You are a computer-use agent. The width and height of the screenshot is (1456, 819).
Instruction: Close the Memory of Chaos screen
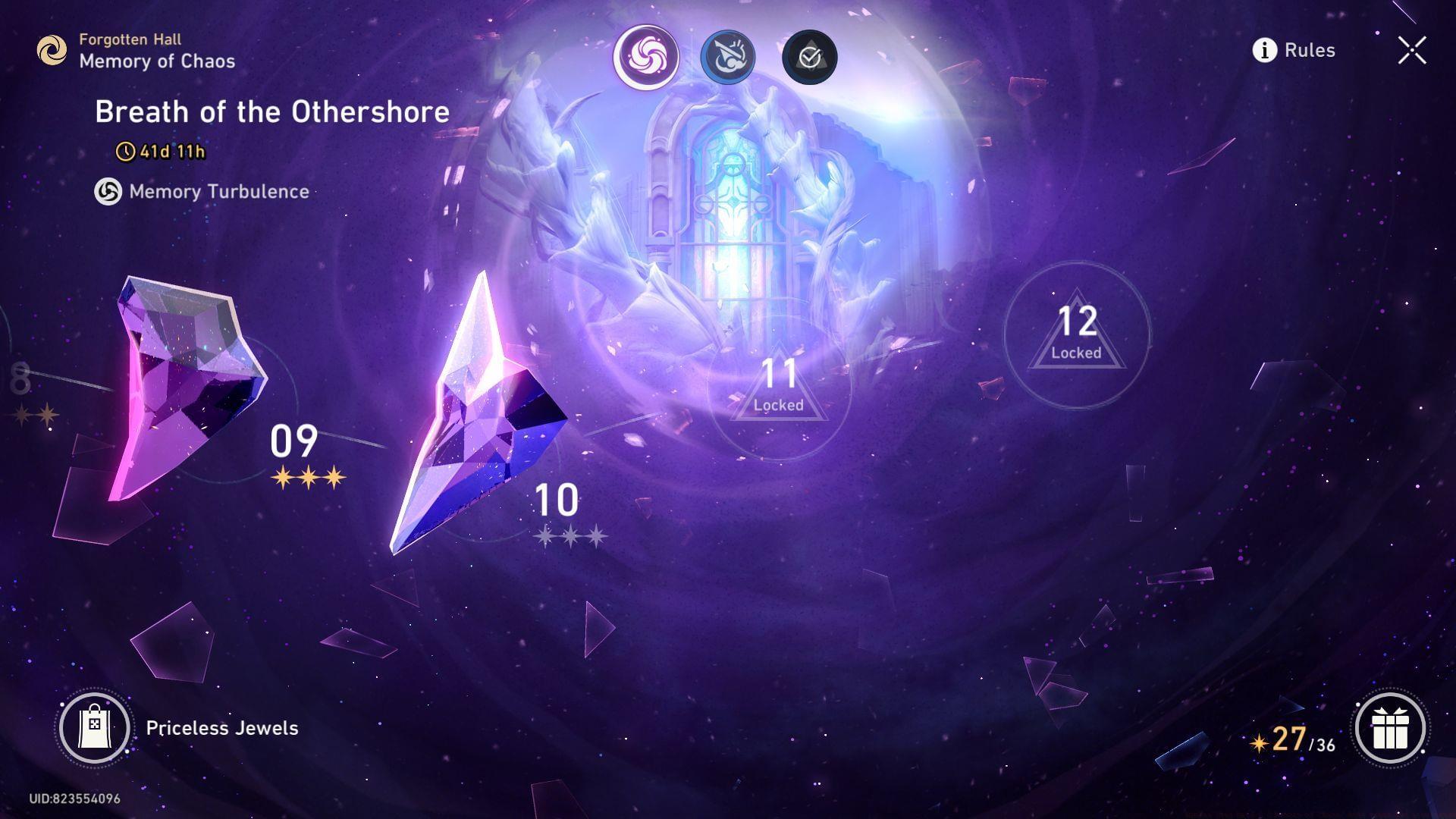tap(1411, 51)
